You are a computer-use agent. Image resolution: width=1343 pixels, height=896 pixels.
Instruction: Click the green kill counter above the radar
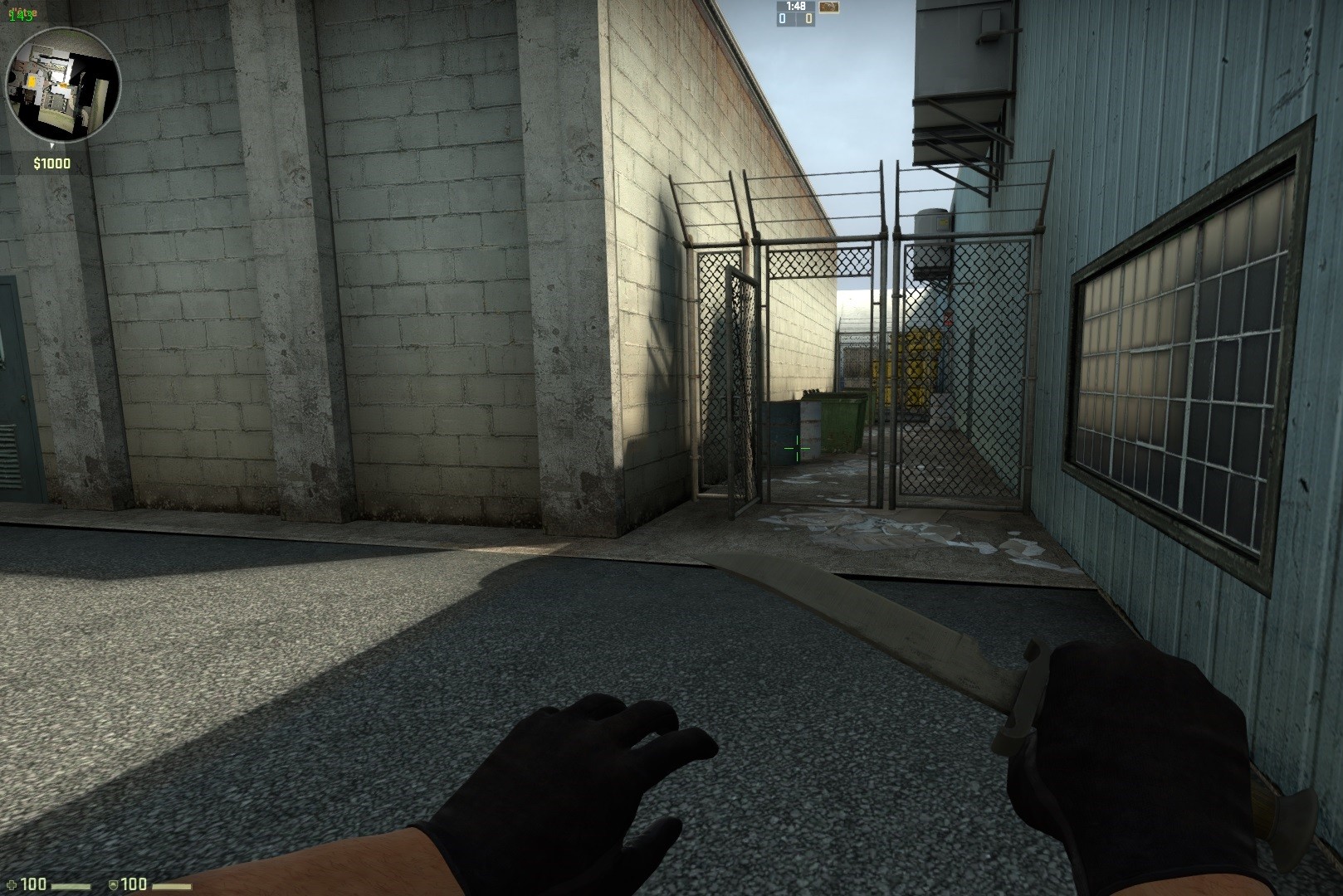pyautogui.click(x=21, y=17)
